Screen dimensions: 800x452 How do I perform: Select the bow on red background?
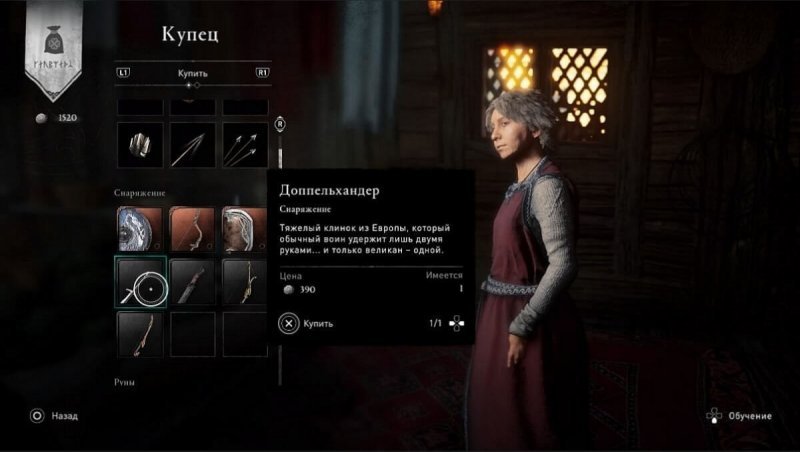193,228
